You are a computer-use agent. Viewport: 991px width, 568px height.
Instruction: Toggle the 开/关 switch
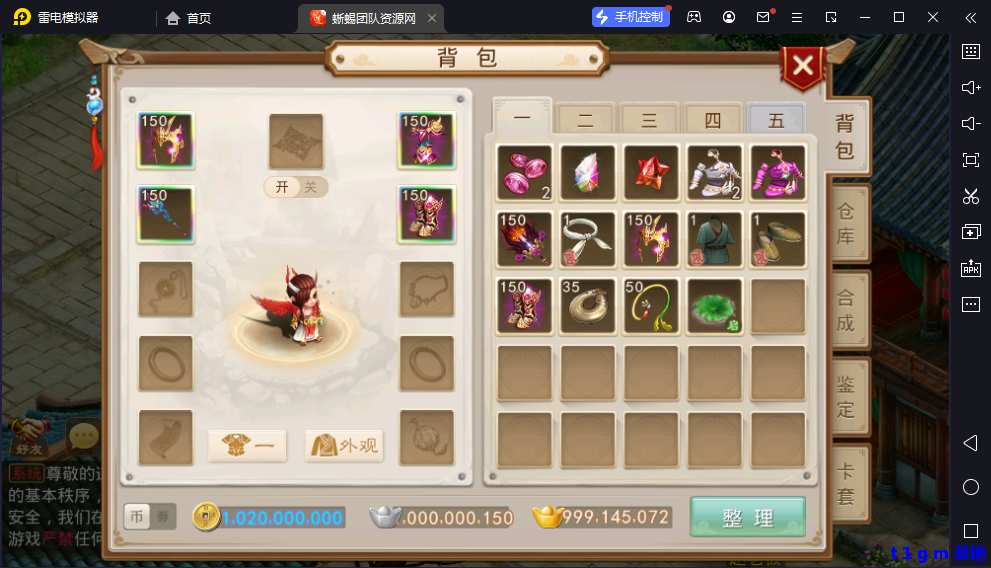(x=296, y=187)
